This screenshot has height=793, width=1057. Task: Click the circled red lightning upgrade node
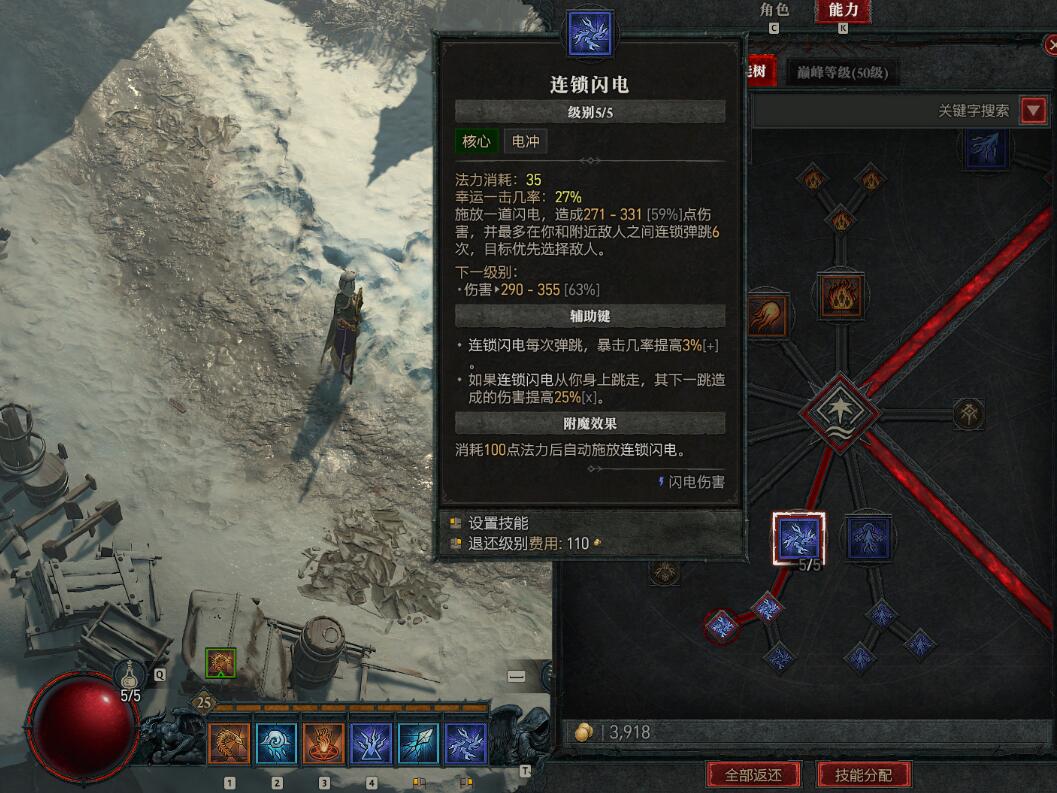721,626
